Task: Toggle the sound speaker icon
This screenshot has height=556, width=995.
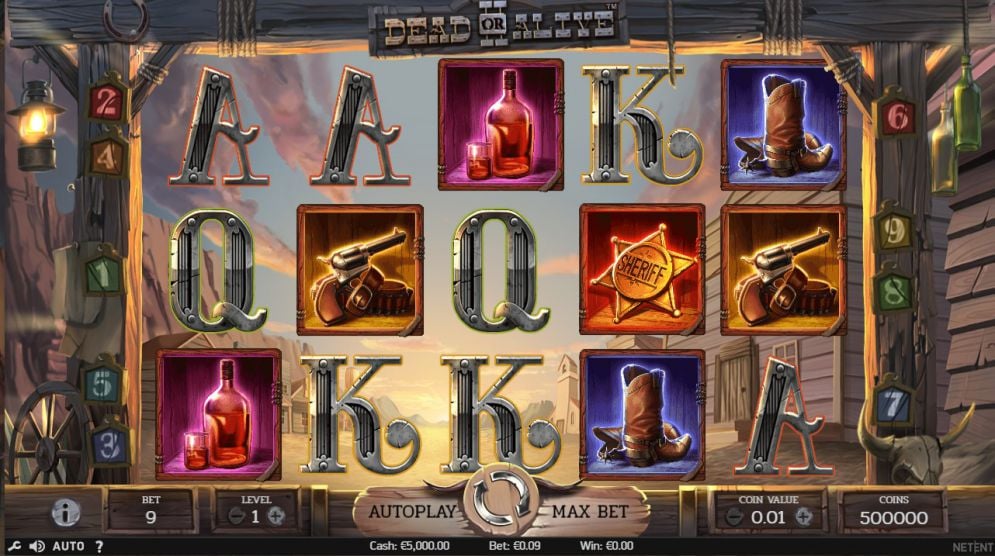Action: pos(37,546)
